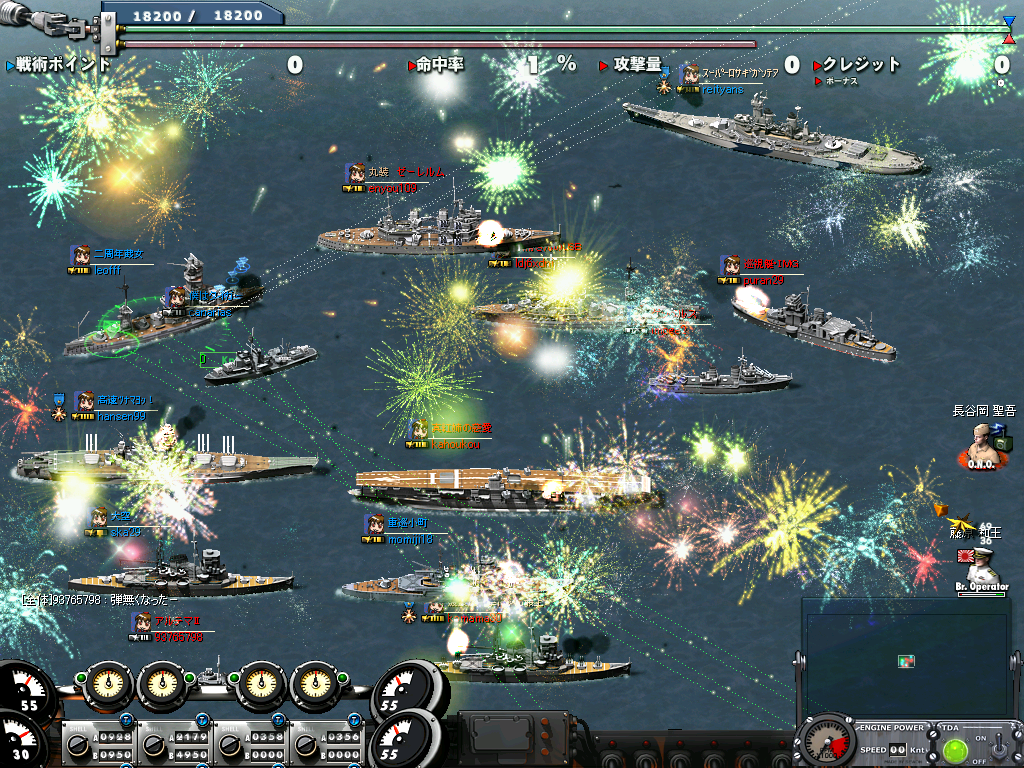This screenshot has width=1024, height=768.
Task: Select the blue marker above the 0928 shell panel
Action: click(x=127, y=720)
